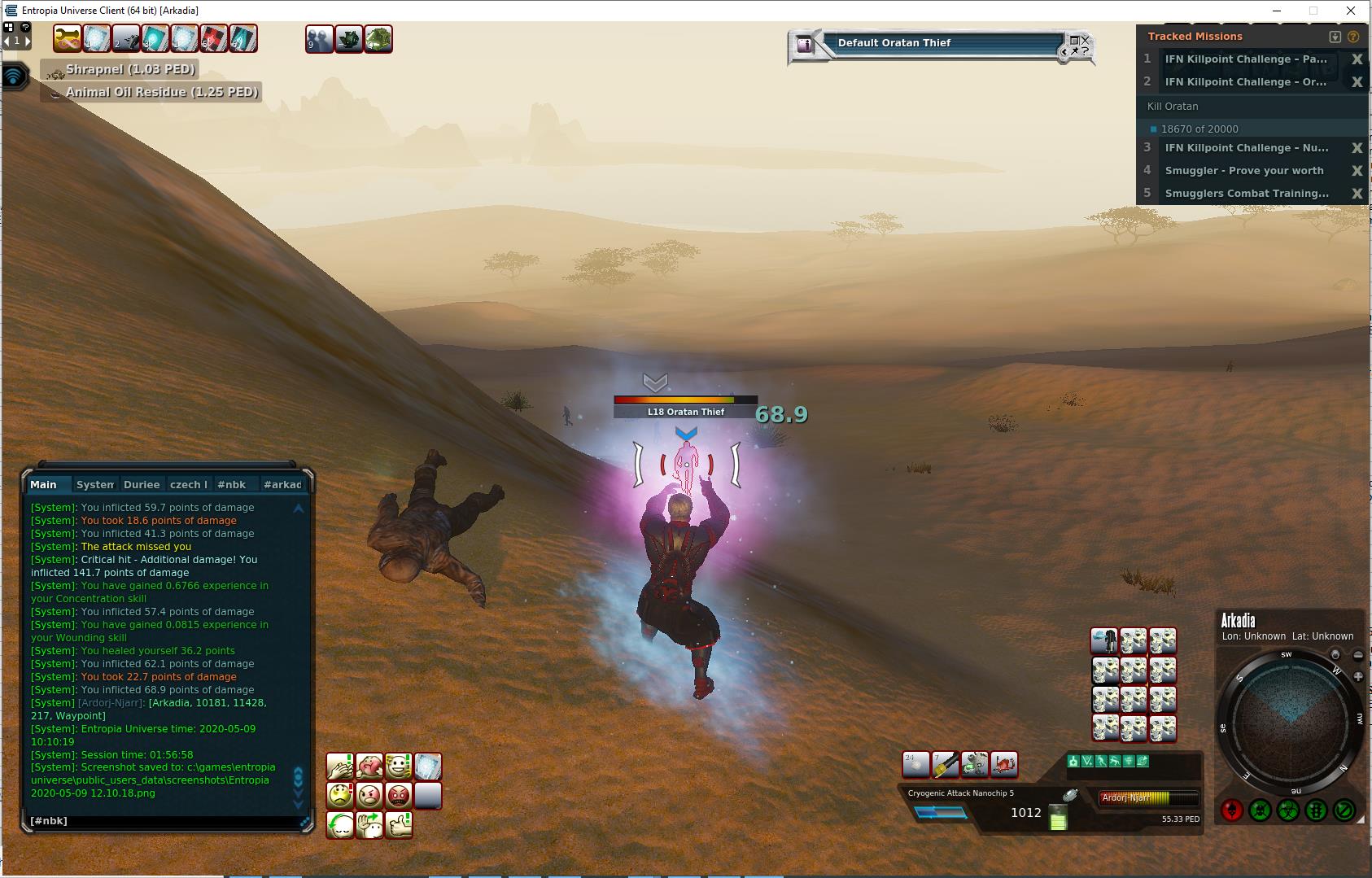The width and height of the screenshot is (1372, 878).
Task: Select the IFN Killpoint Challenge - Nu... mission
Action: point(1247,148)
